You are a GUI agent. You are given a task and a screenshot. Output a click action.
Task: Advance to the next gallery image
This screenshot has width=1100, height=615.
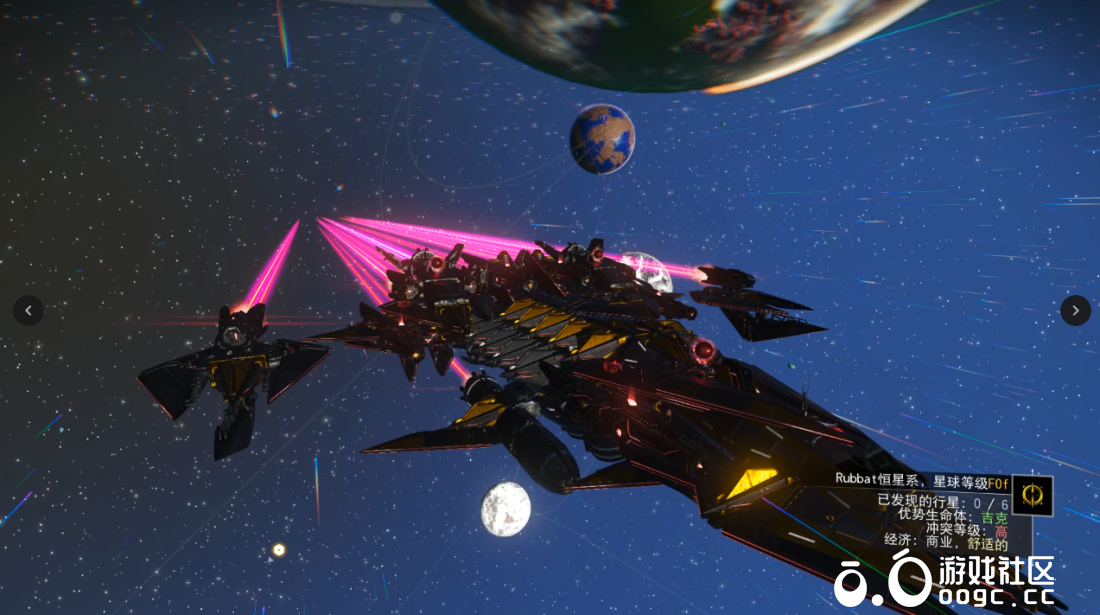[1075, 310]
